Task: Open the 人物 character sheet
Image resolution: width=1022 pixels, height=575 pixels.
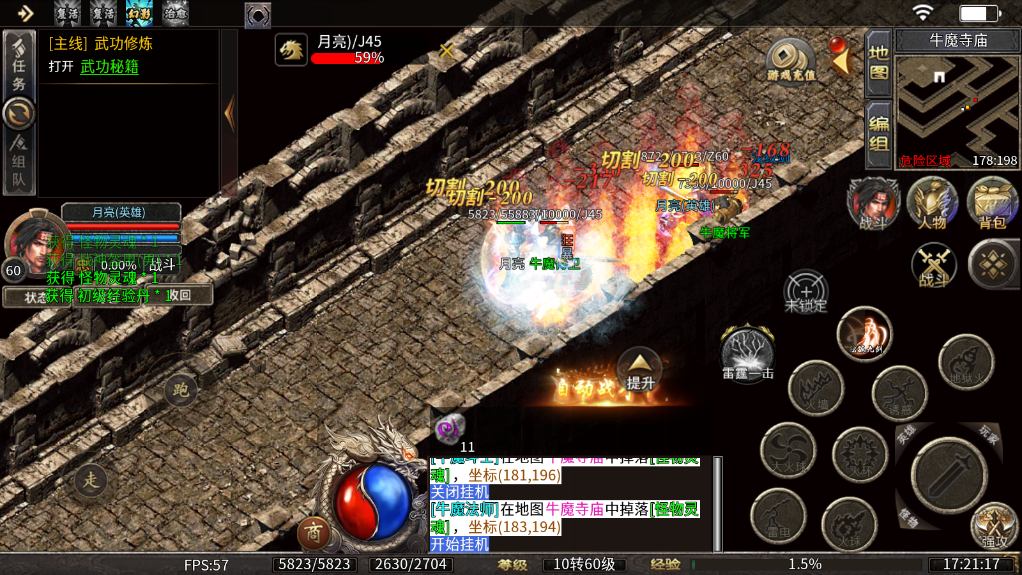Action: click(932, 203)
